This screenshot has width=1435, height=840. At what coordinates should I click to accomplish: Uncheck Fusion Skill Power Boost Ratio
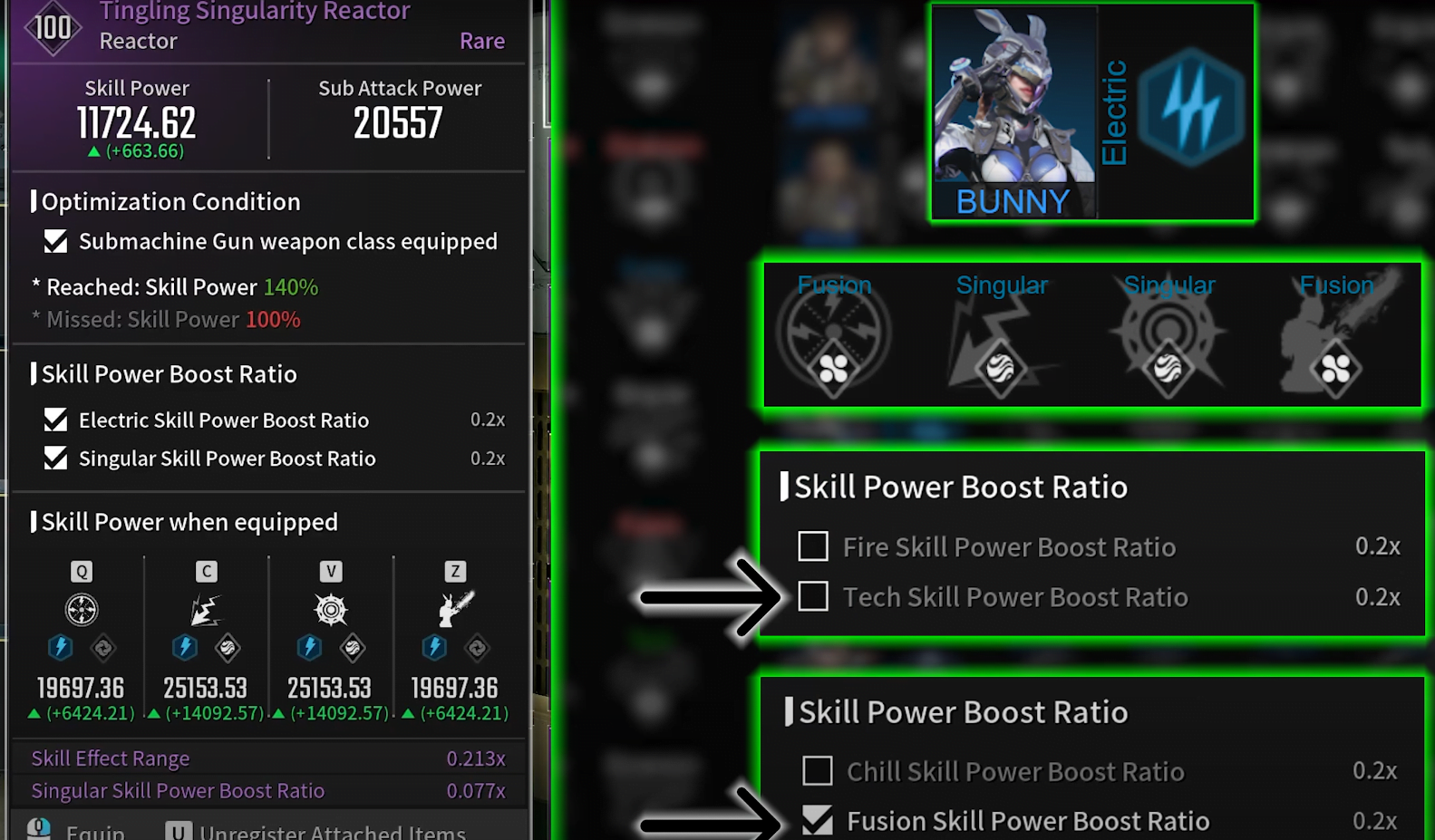817,820
